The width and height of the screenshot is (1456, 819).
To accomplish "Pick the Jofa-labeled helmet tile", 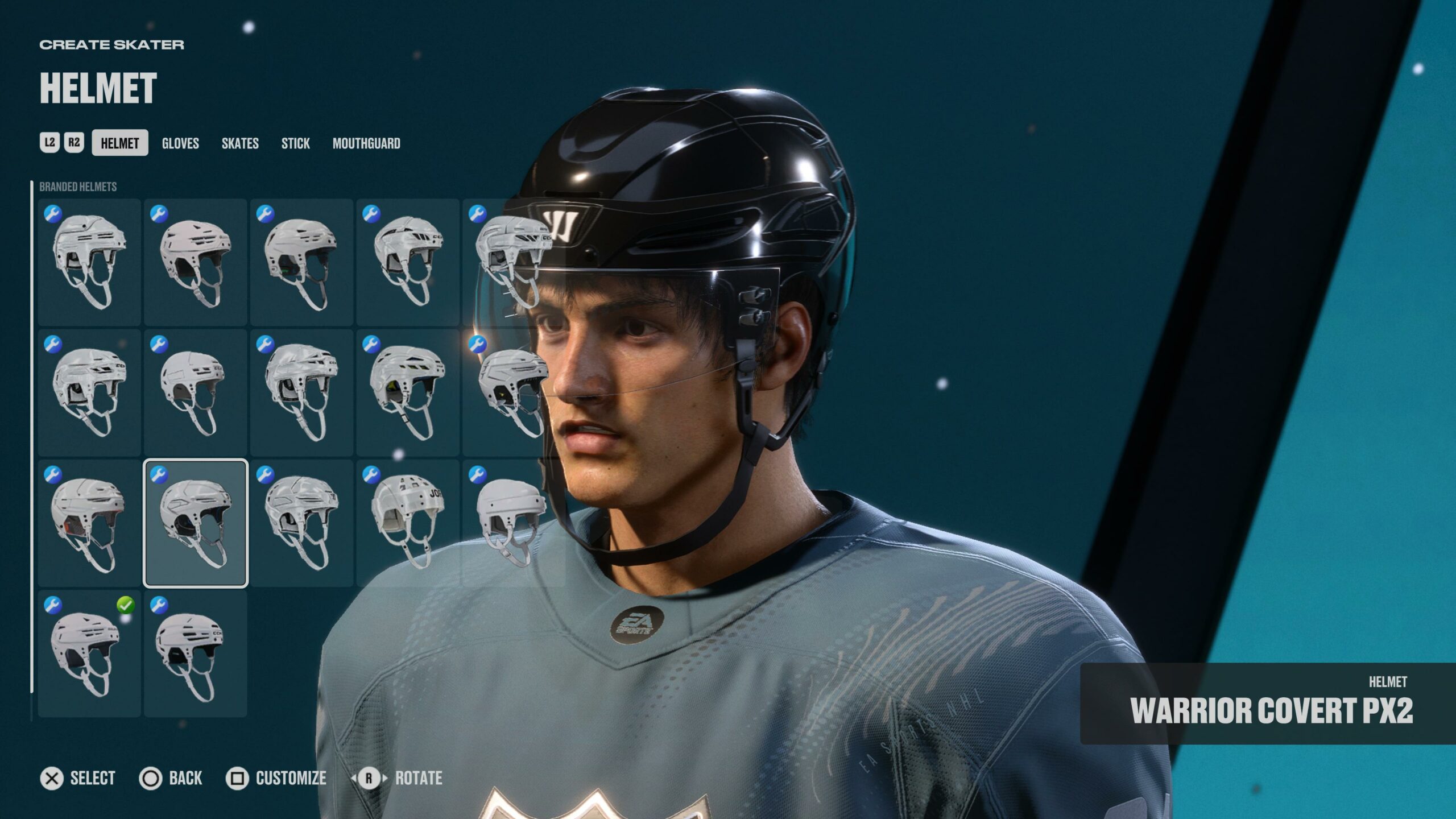I will pos(407,523).
